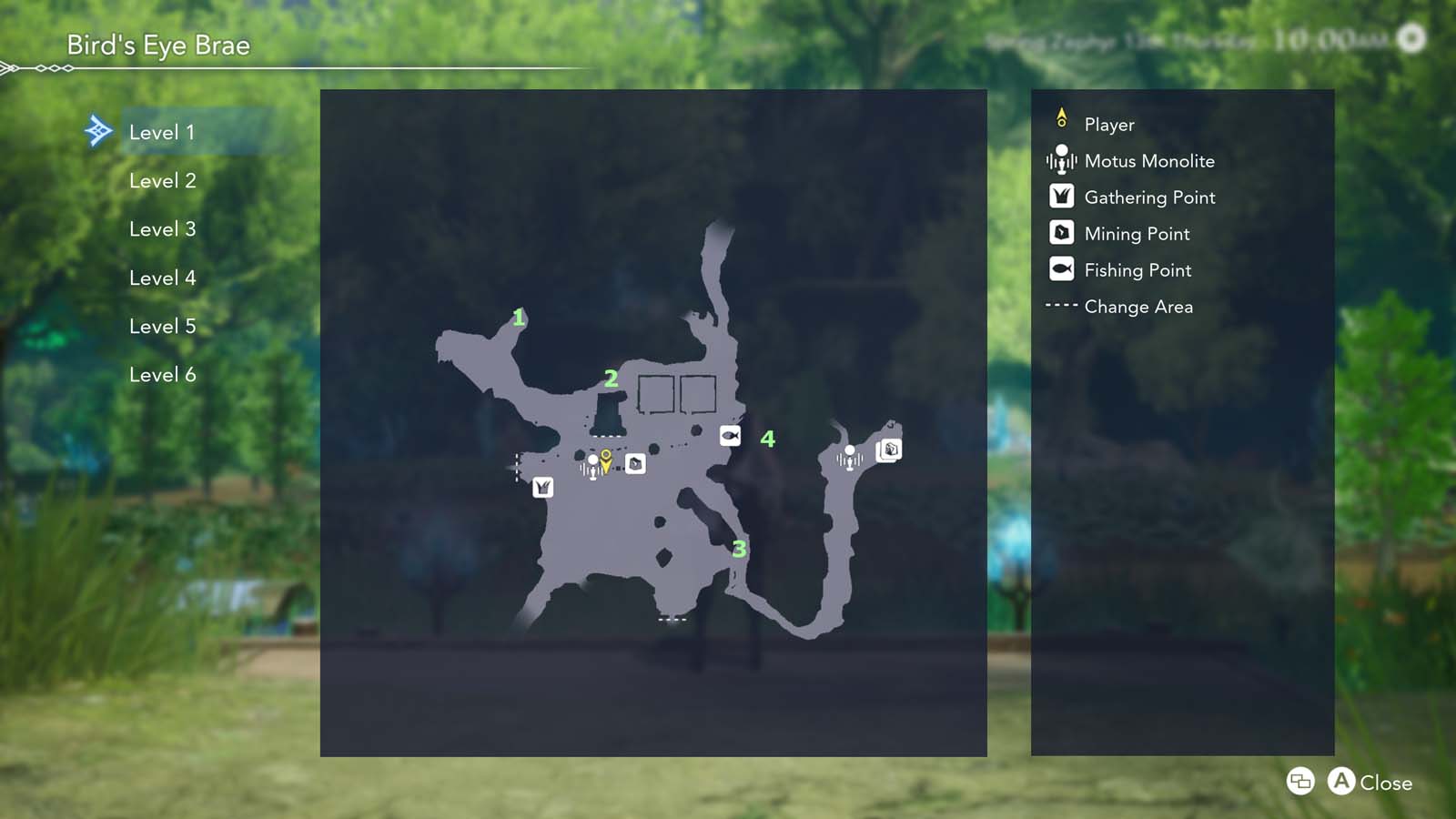Click the Motus Monolite legend icon
Viewport: 1456px width, 819px height.
1060,161
